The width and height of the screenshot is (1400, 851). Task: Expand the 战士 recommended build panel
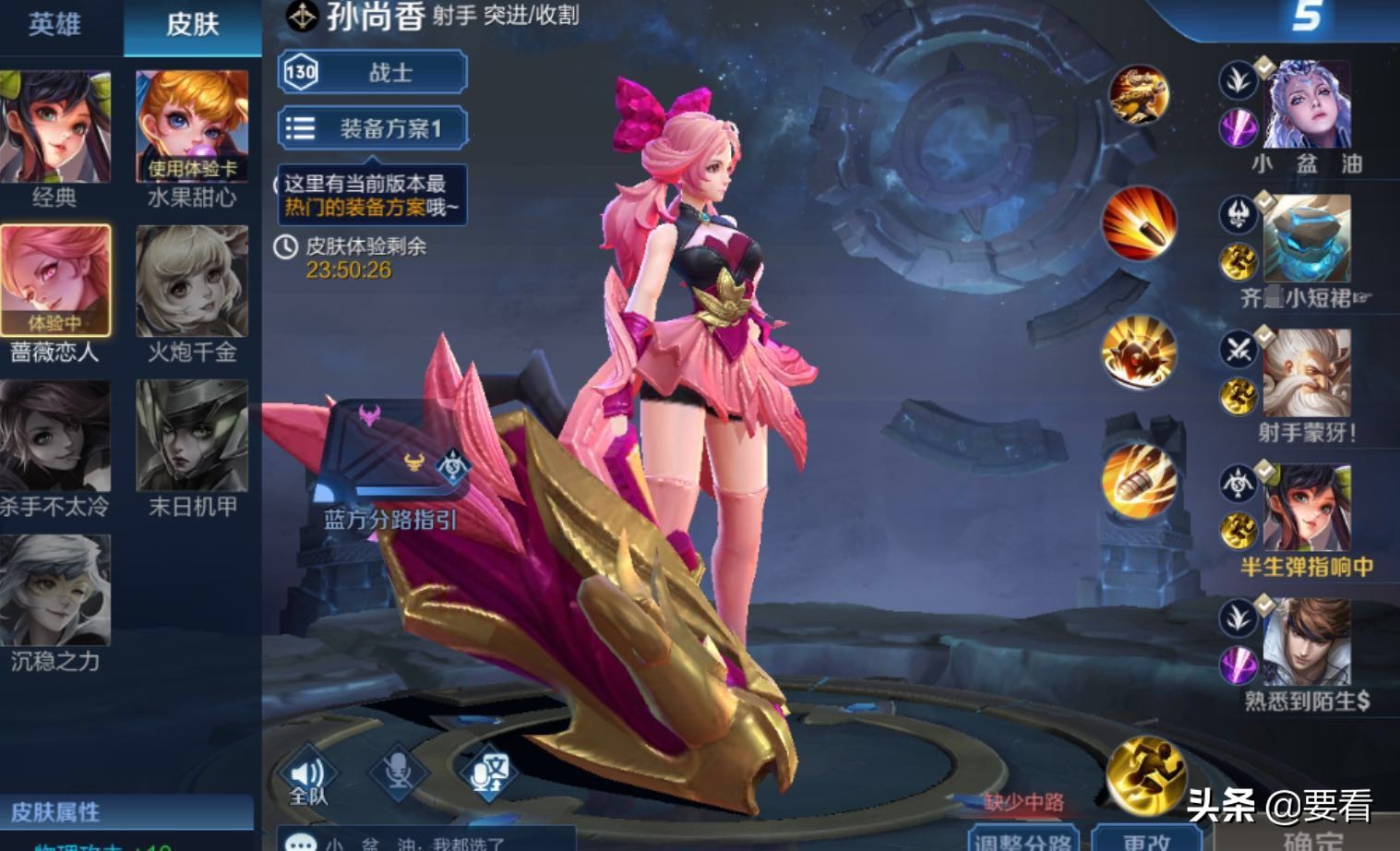point(369,72)
